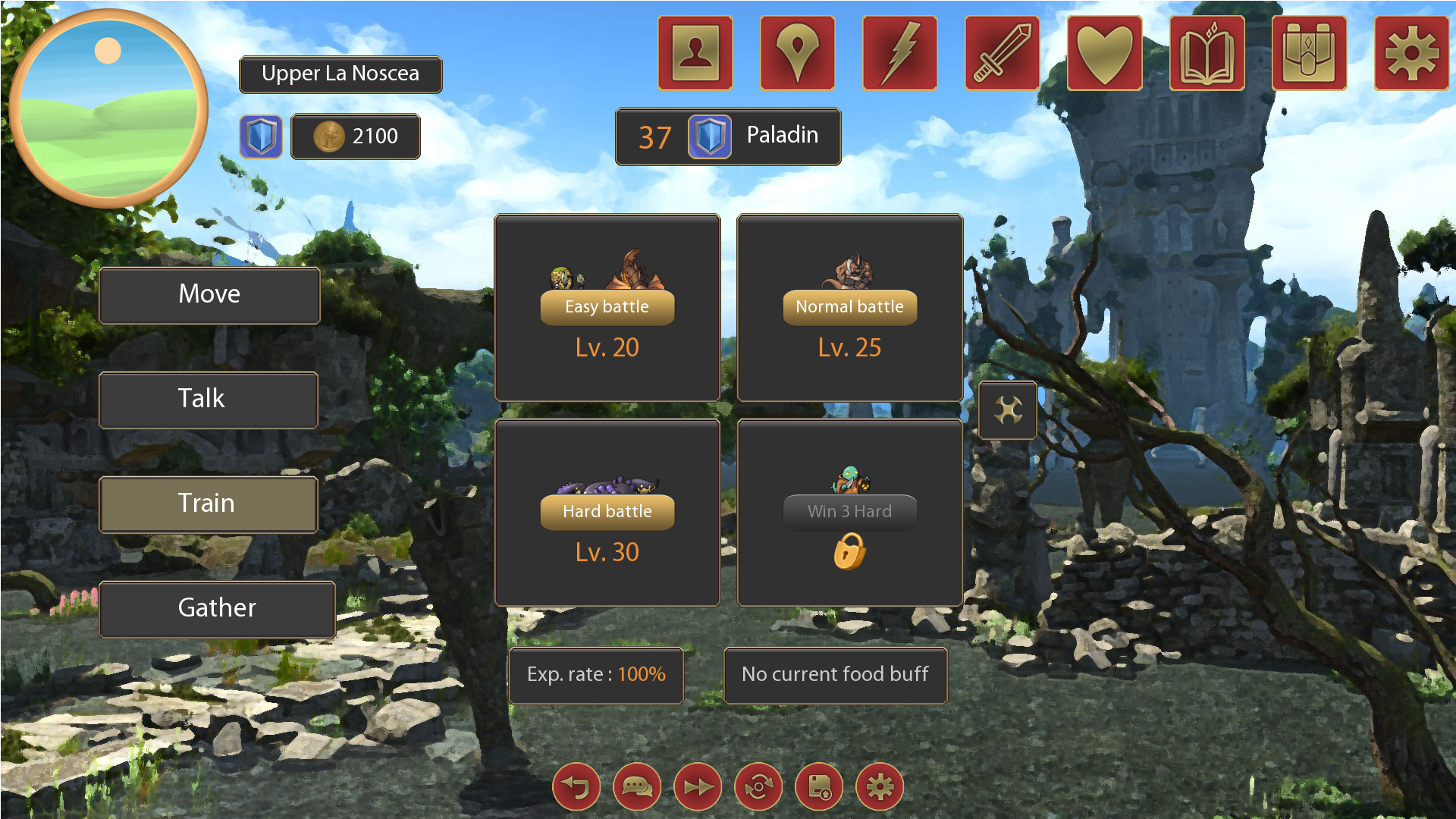Click the shuriken icon beside battle panels
The height and width of the screenshot is (819, 1456).
1008,410
